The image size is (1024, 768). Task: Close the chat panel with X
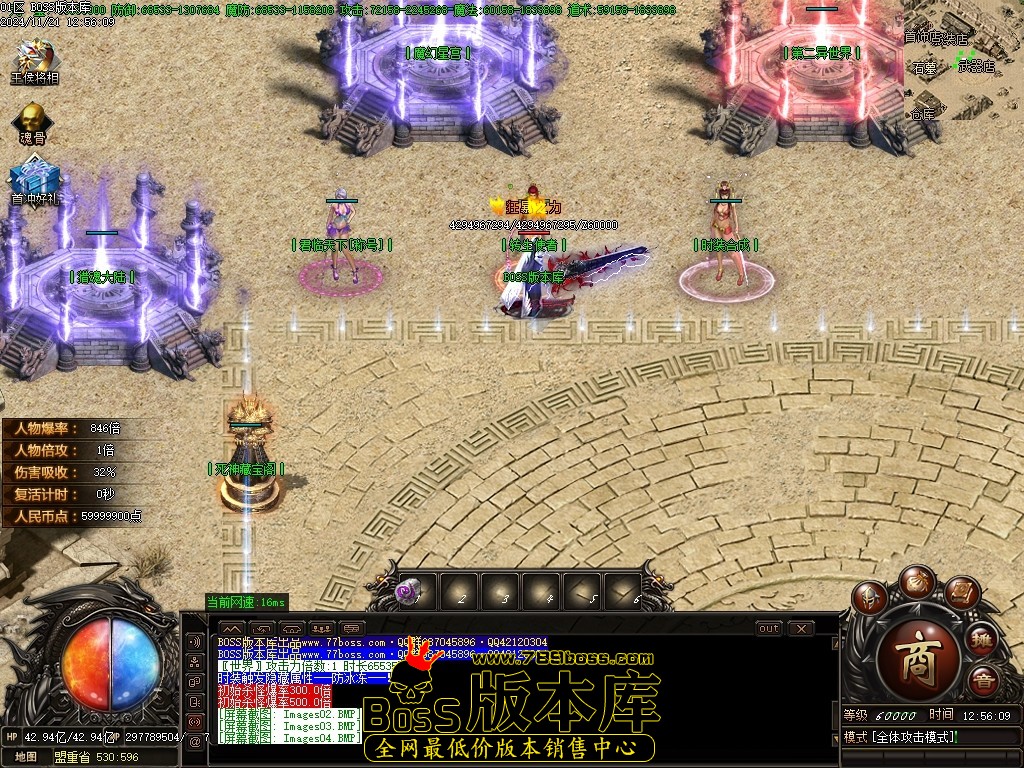800,629
